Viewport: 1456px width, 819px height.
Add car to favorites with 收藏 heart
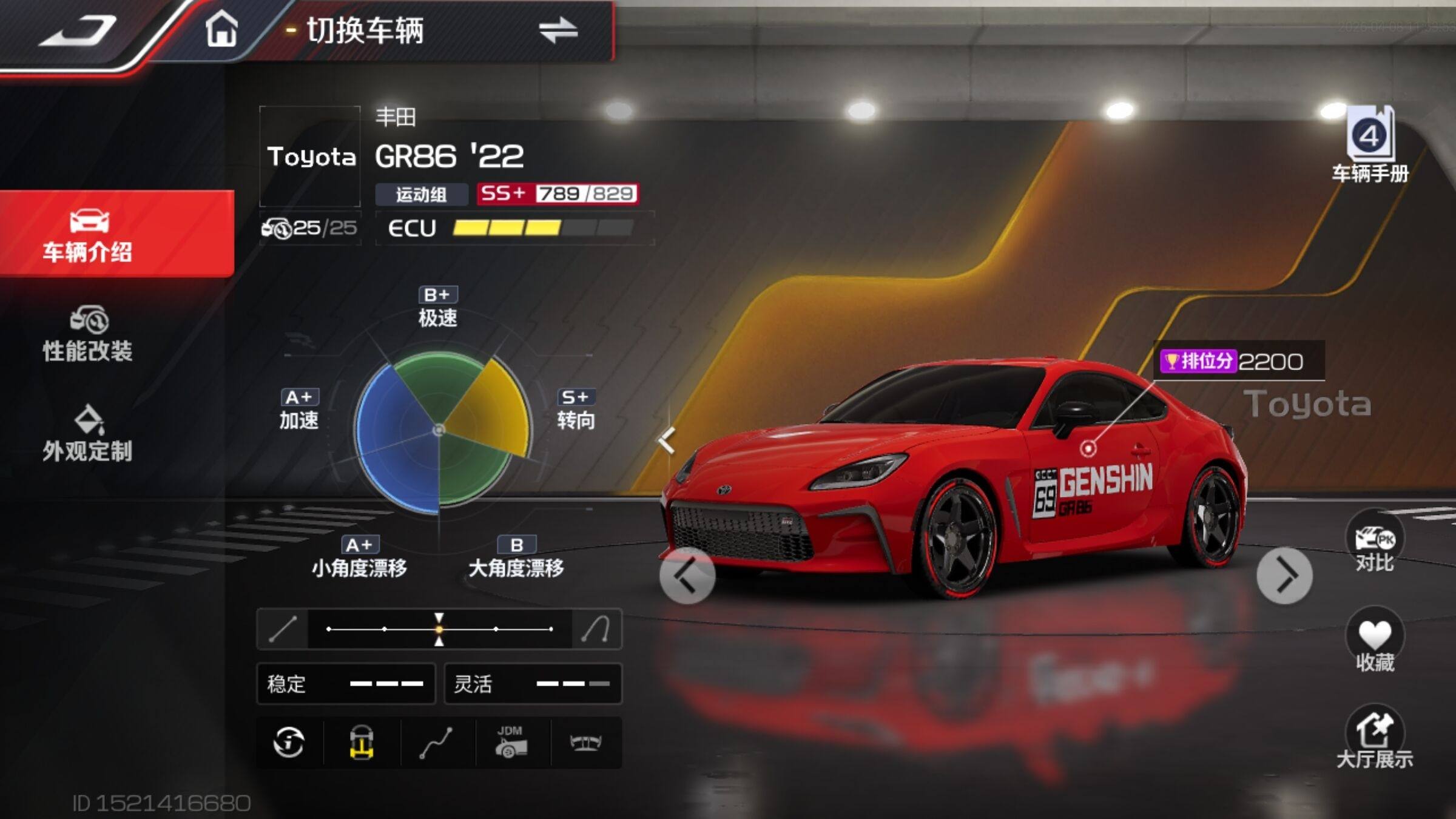1375,642
